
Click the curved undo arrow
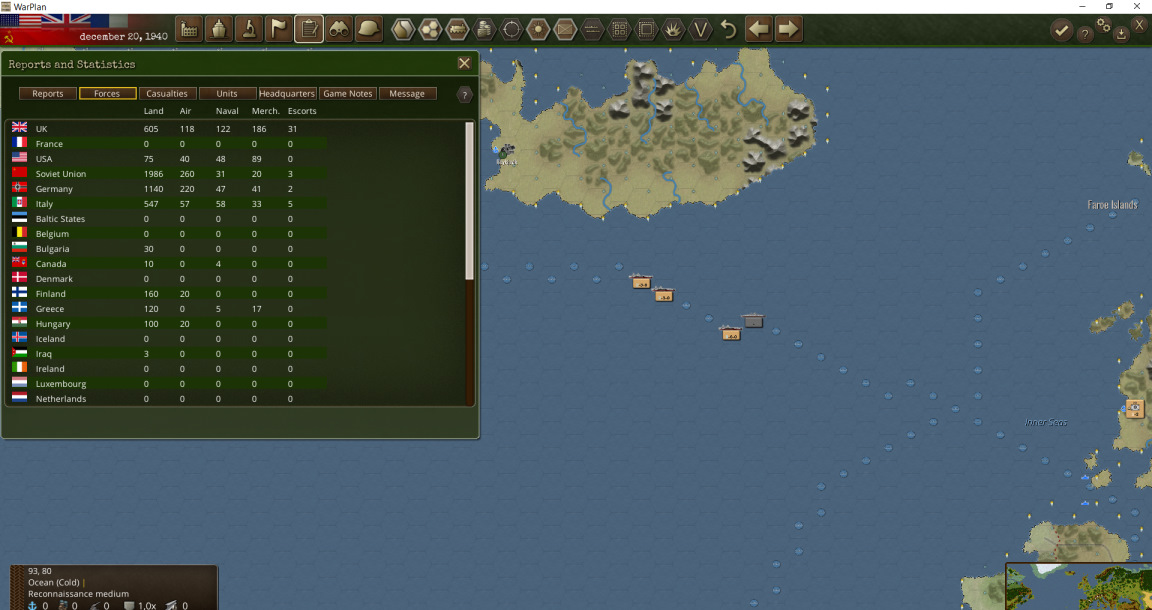(x=729, y=29)
